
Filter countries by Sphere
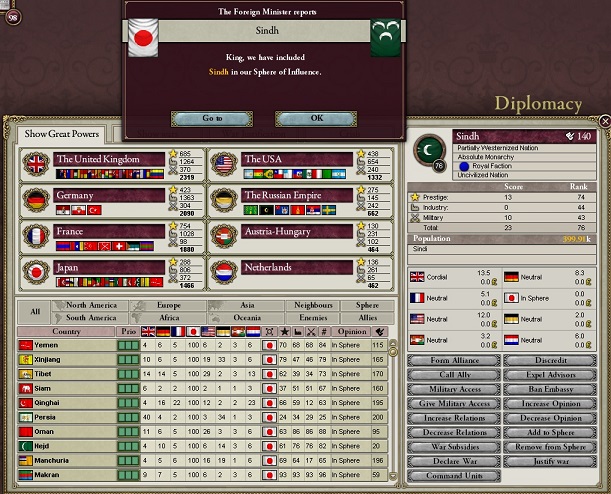[367, 305]
